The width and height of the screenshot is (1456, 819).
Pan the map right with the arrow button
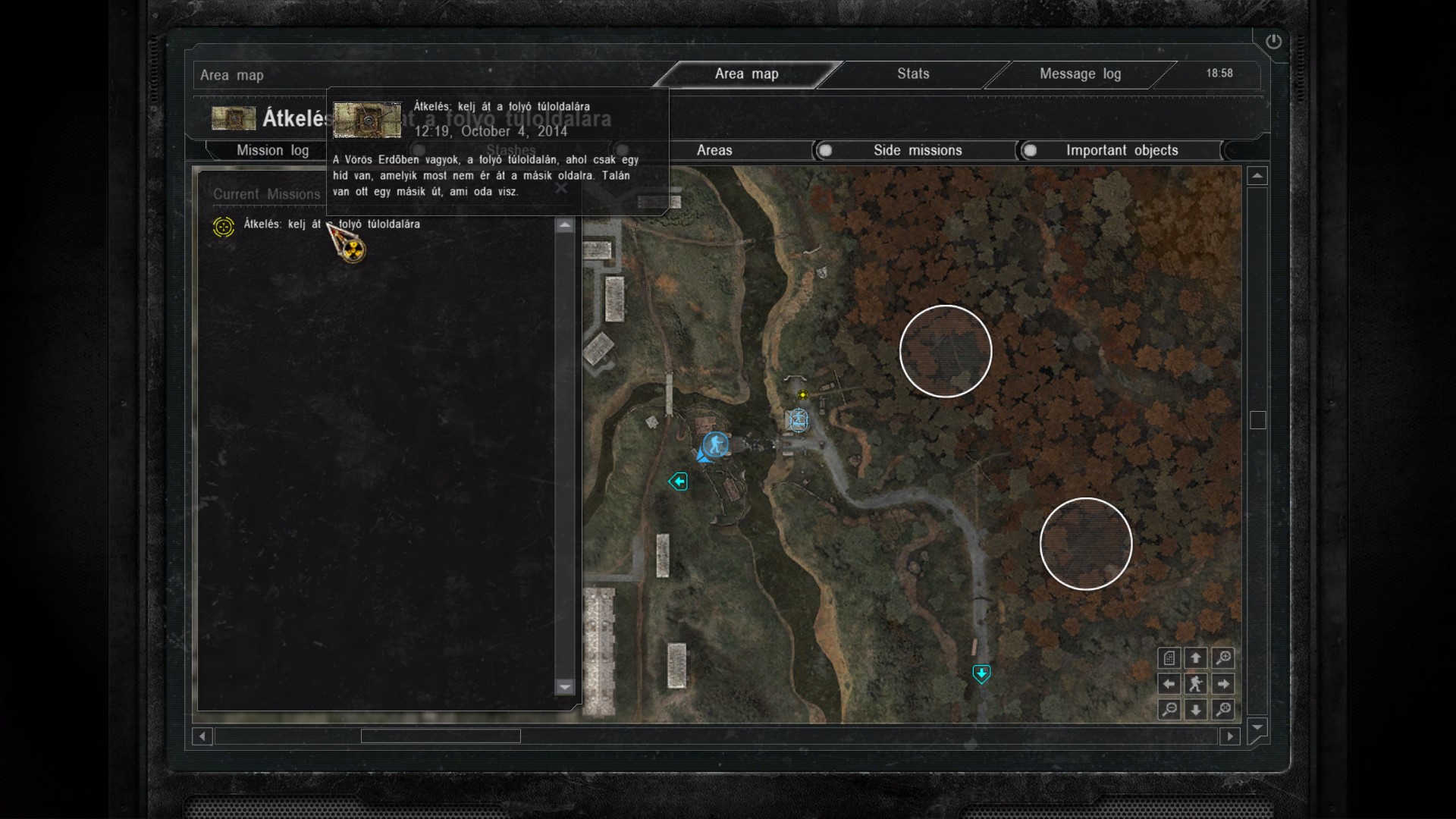pyautogui.click(x=1223, y=684)
